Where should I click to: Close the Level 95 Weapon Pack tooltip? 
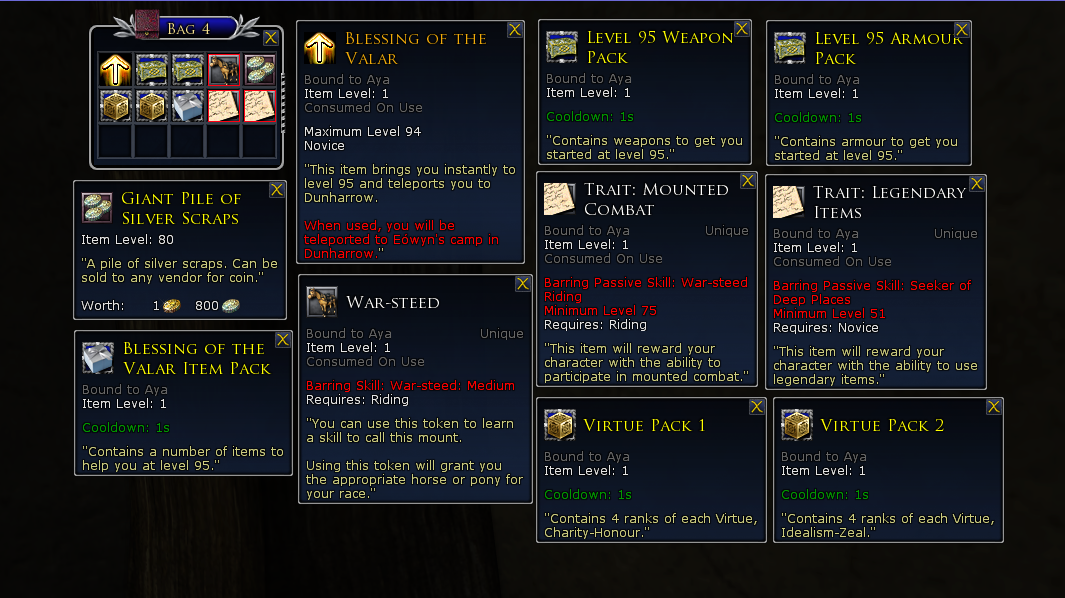[x=742, y=29]
